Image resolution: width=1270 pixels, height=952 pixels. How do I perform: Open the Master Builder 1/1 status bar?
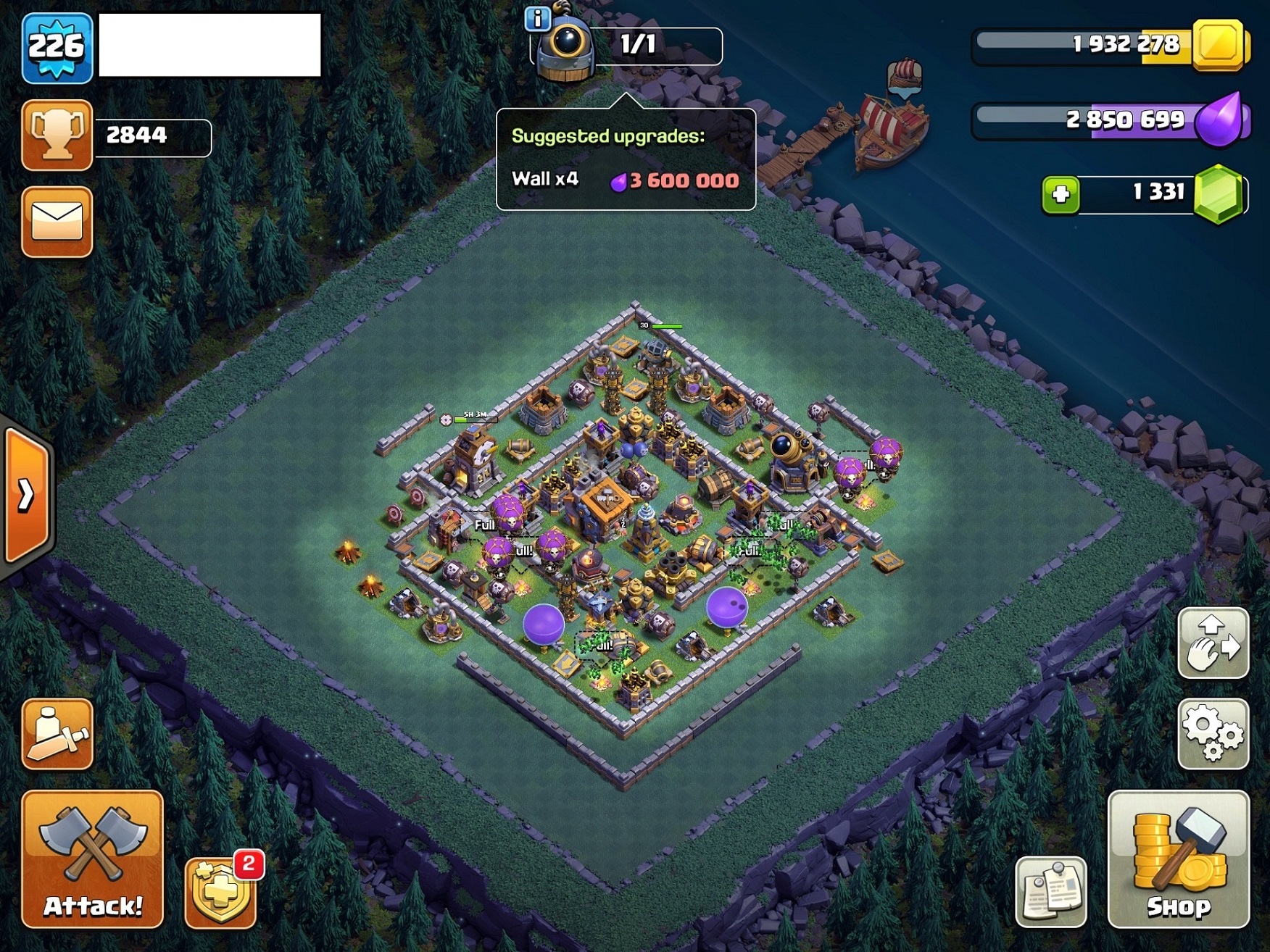click(651, 45)
